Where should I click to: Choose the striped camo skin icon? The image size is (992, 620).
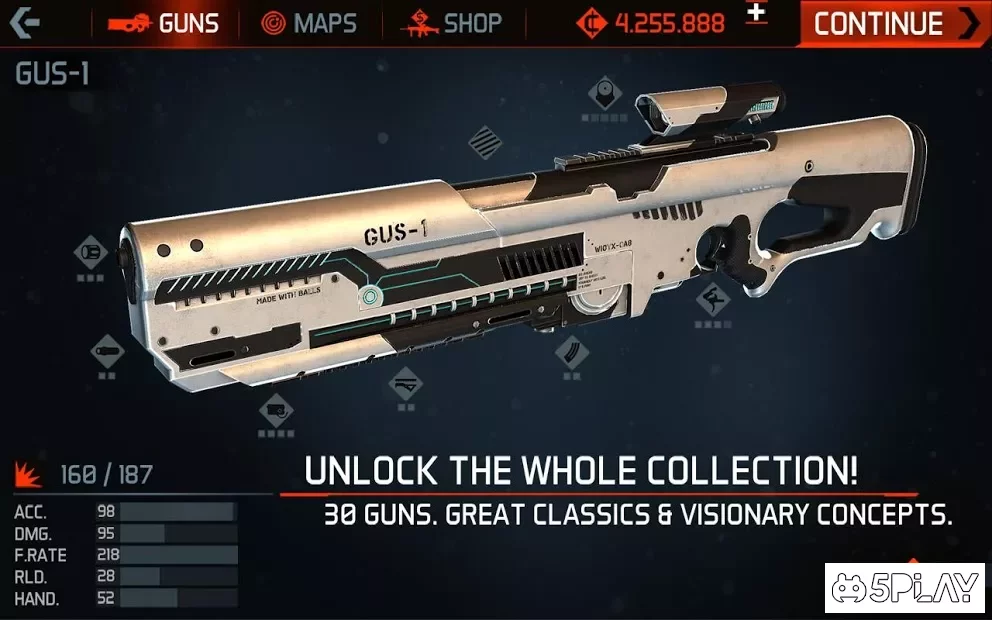485,139
